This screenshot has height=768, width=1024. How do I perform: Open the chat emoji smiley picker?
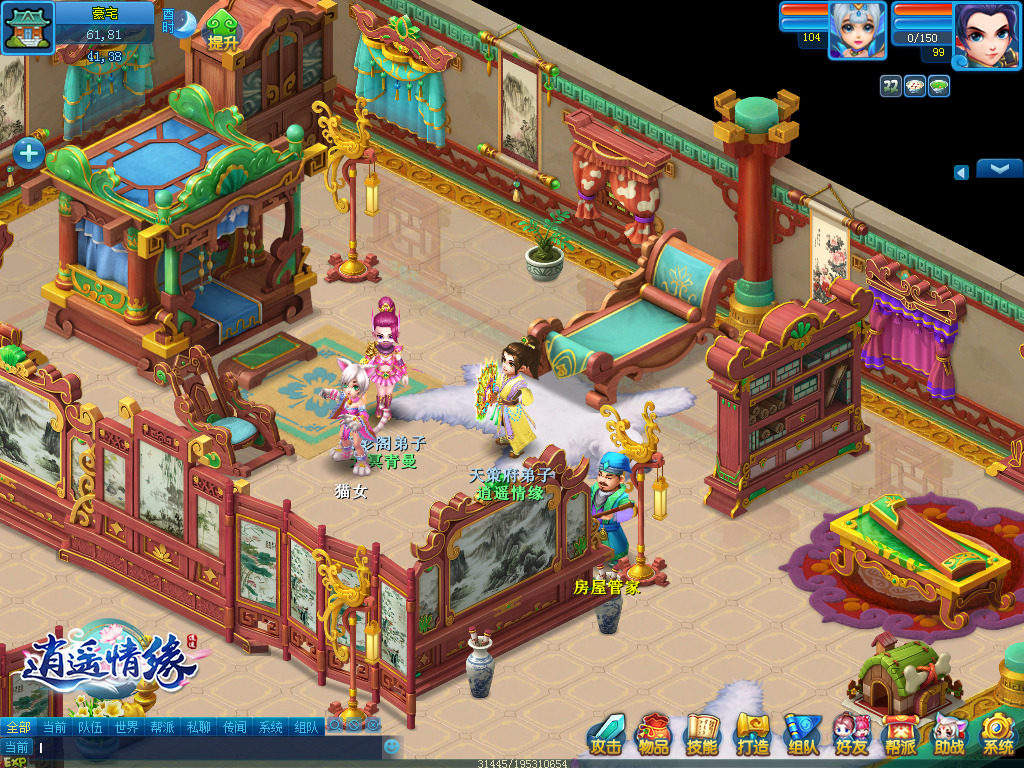point(392,746)
